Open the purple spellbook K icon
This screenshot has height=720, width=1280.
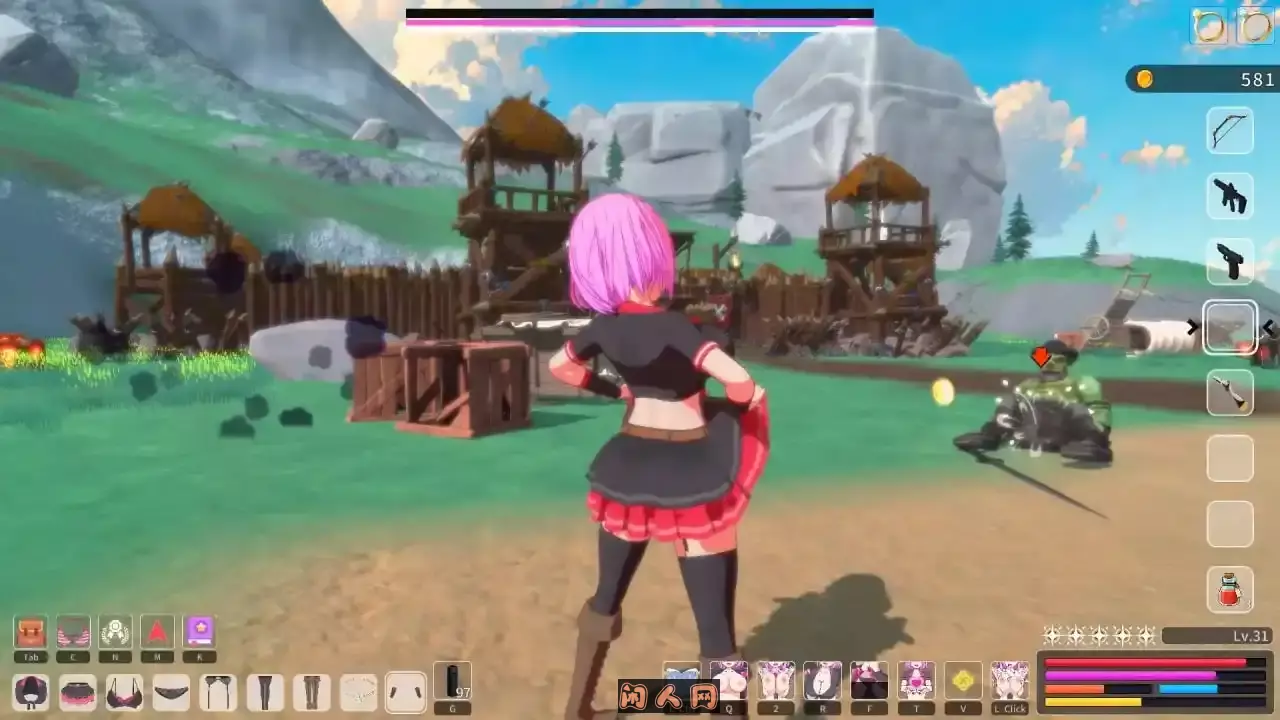click(199, 630)
